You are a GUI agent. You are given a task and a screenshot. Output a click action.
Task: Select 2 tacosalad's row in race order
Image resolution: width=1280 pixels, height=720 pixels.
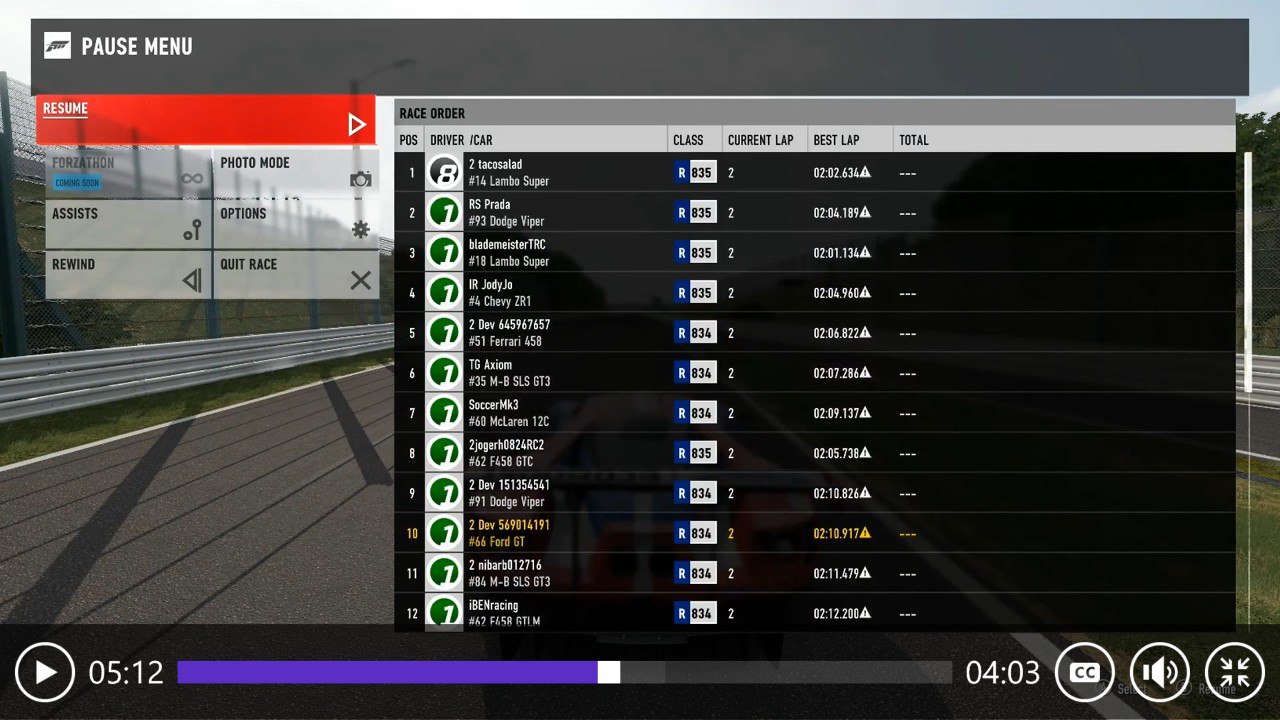tap(814, 173)
